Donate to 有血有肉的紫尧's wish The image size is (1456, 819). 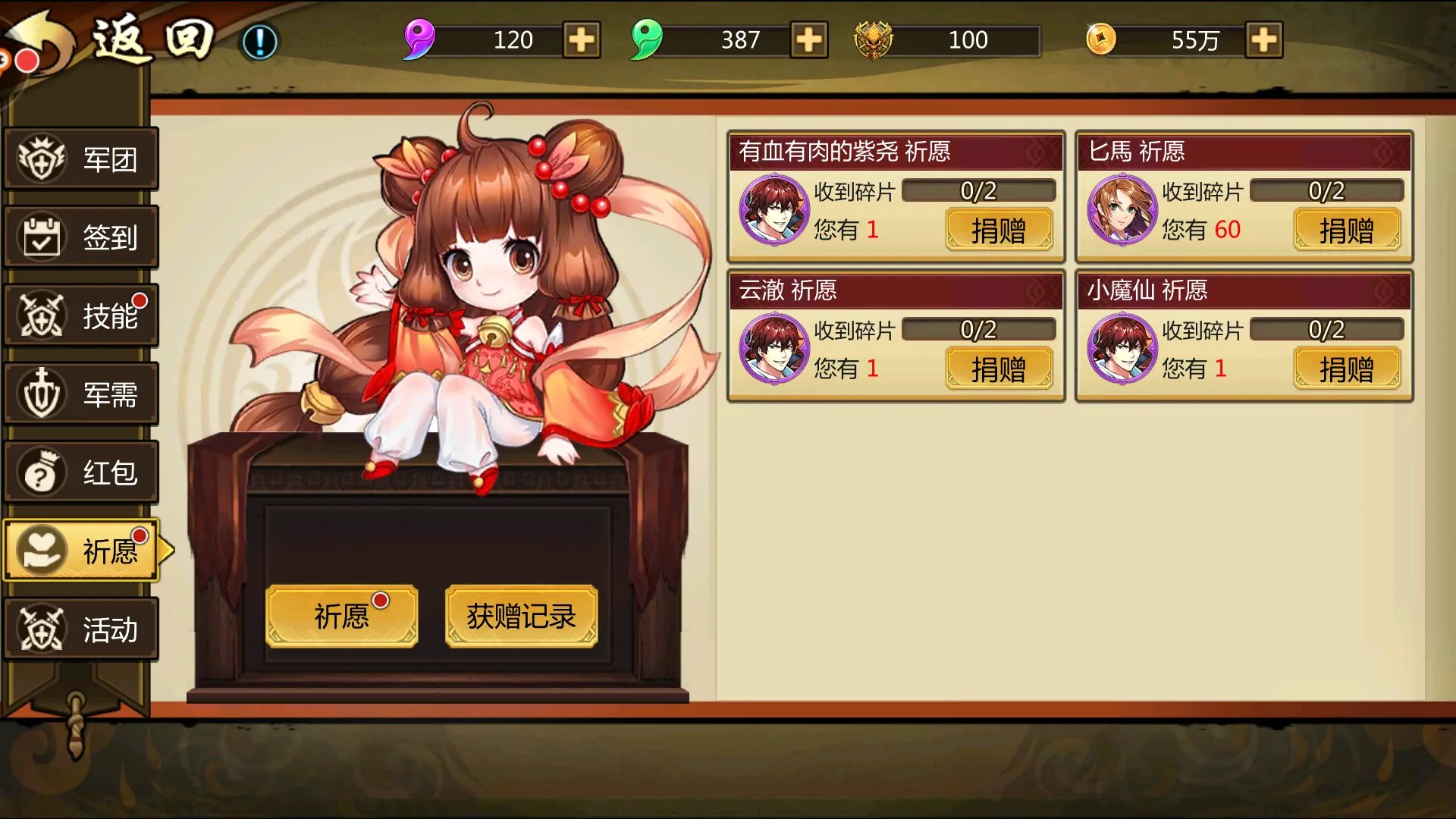tap(999, 230)
